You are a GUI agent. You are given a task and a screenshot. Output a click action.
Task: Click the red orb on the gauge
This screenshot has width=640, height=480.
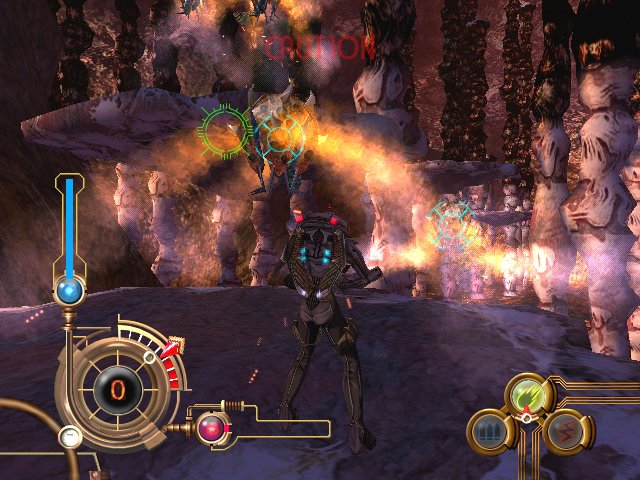pyautogui.click(x=211, y=428)
